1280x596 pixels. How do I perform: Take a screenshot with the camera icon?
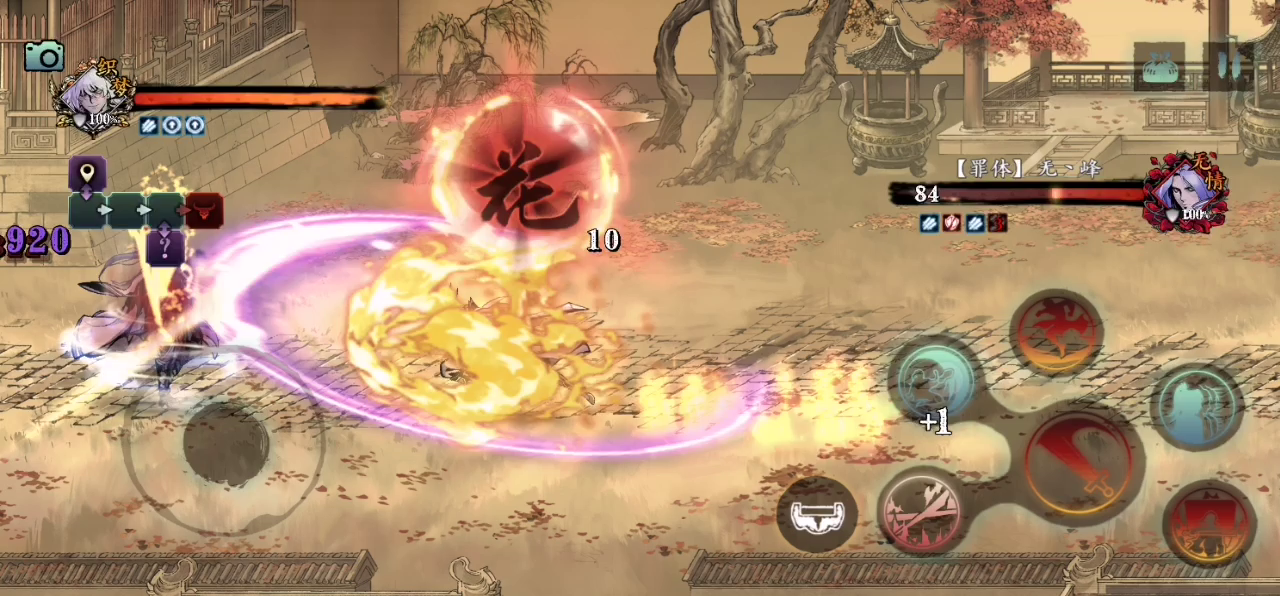(43, 55)
